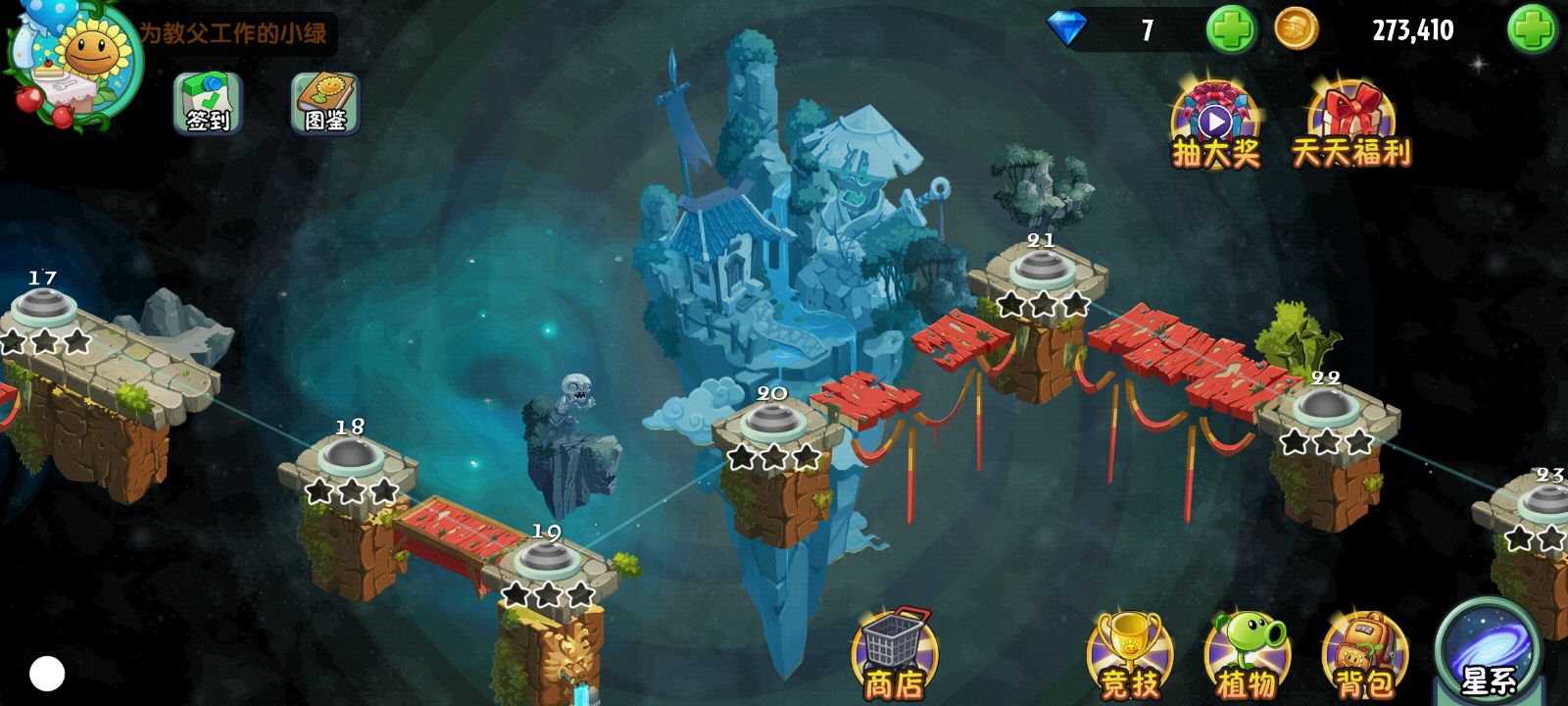Image resolution: width=1568 pixels, height=706 pixels.
Task: Open the 星系 galaxy map
Action: (x=1489, y=650)
